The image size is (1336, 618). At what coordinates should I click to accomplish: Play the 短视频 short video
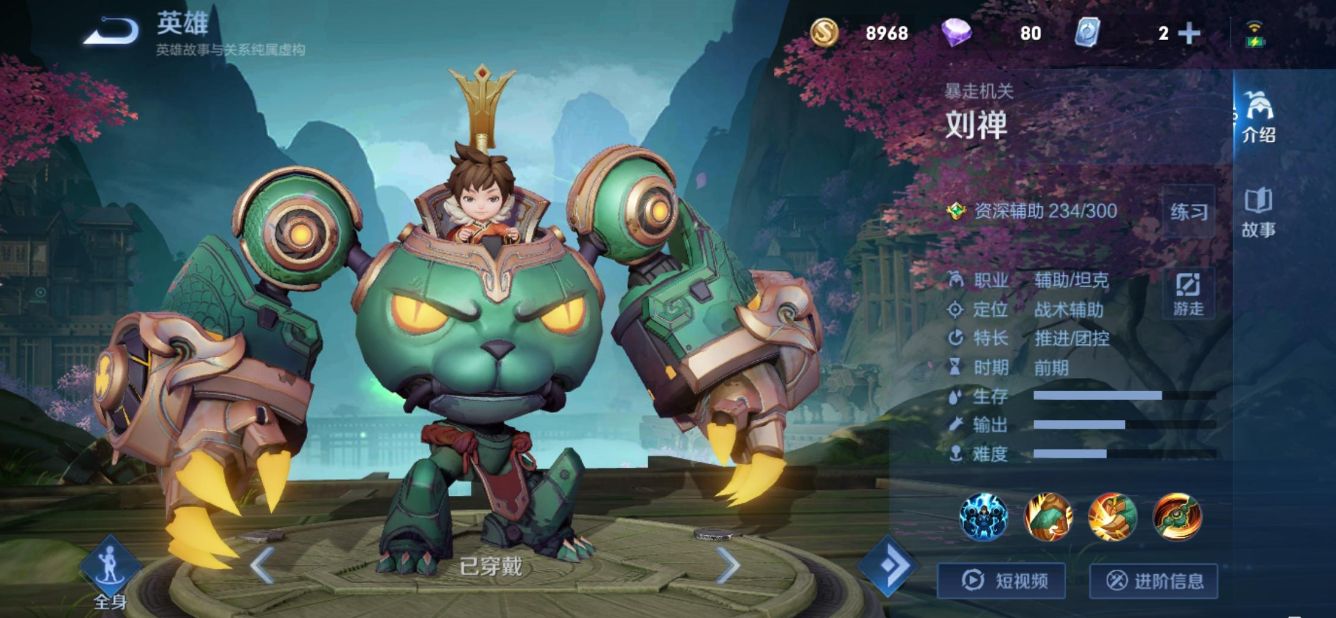(x=1001, y=581)
